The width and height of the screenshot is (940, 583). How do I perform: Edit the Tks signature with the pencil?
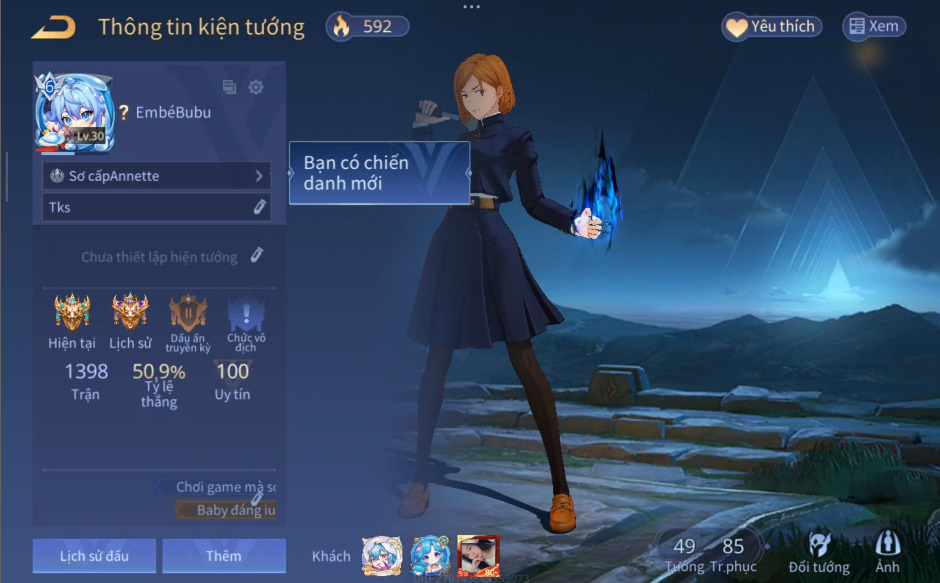tap(259, 207)
